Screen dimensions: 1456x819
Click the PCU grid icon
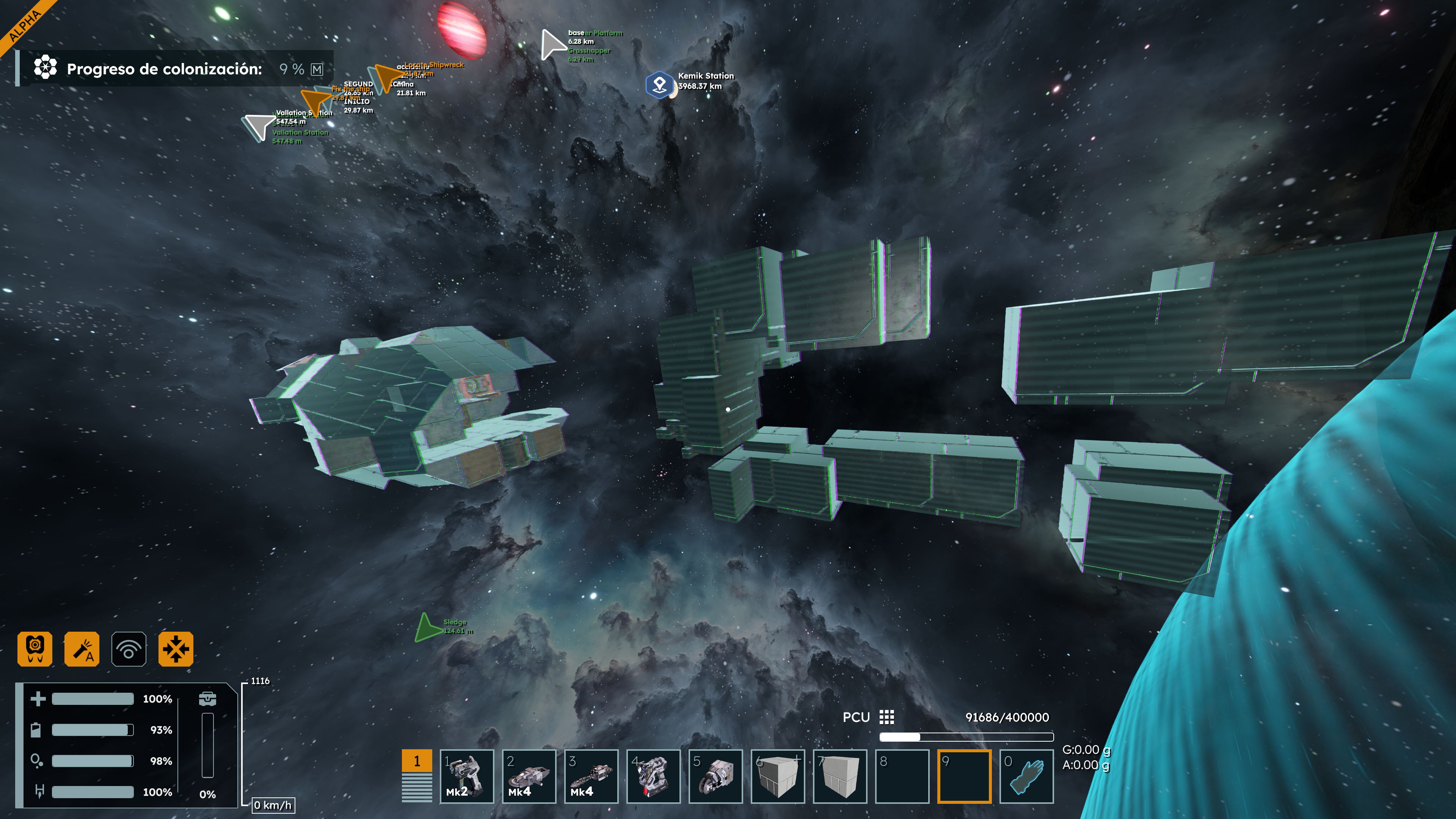tap(886, 717)
